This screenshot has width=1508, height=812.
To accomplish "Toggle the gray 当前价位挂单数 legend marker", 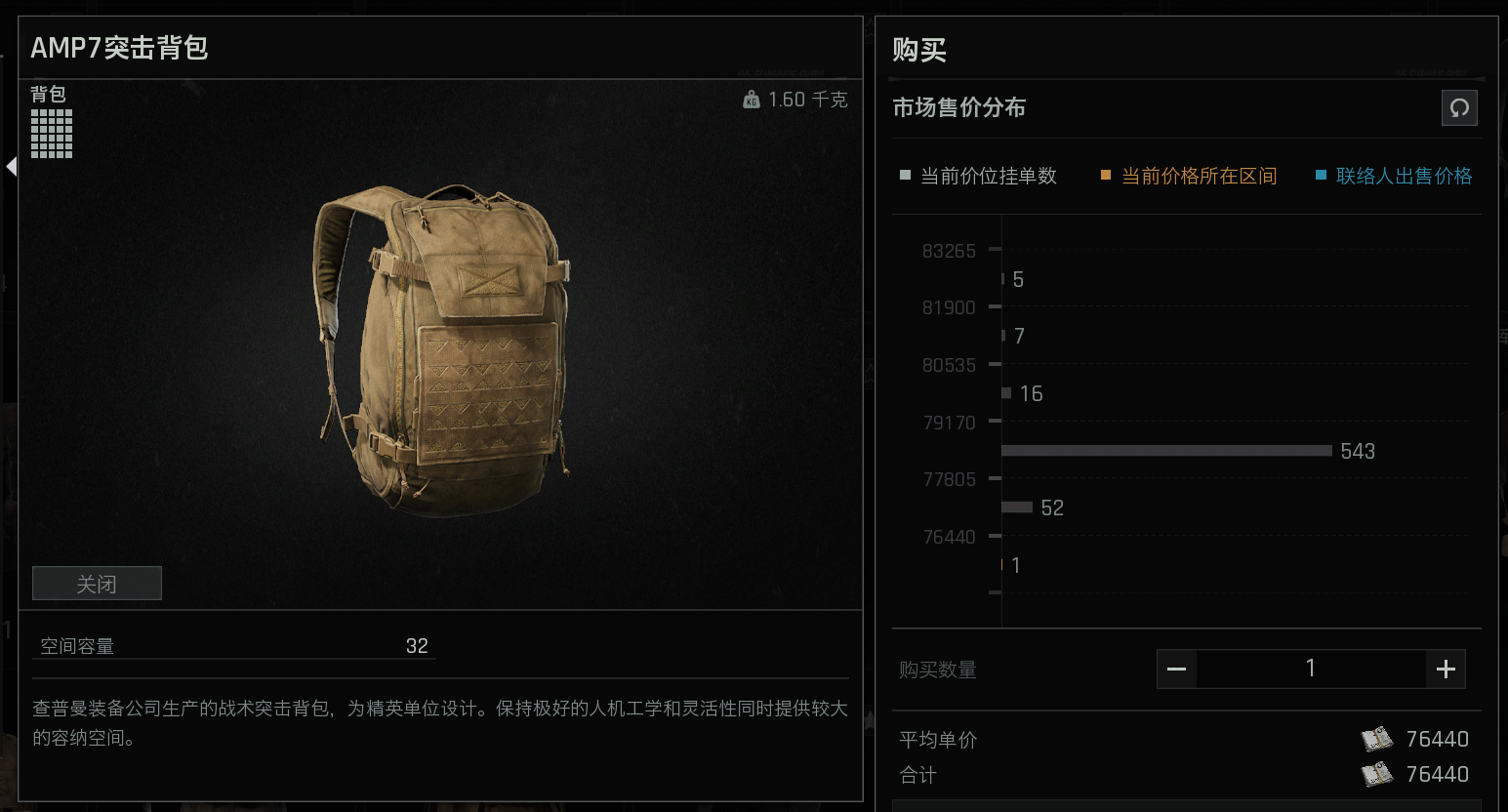I will (903, 175).
